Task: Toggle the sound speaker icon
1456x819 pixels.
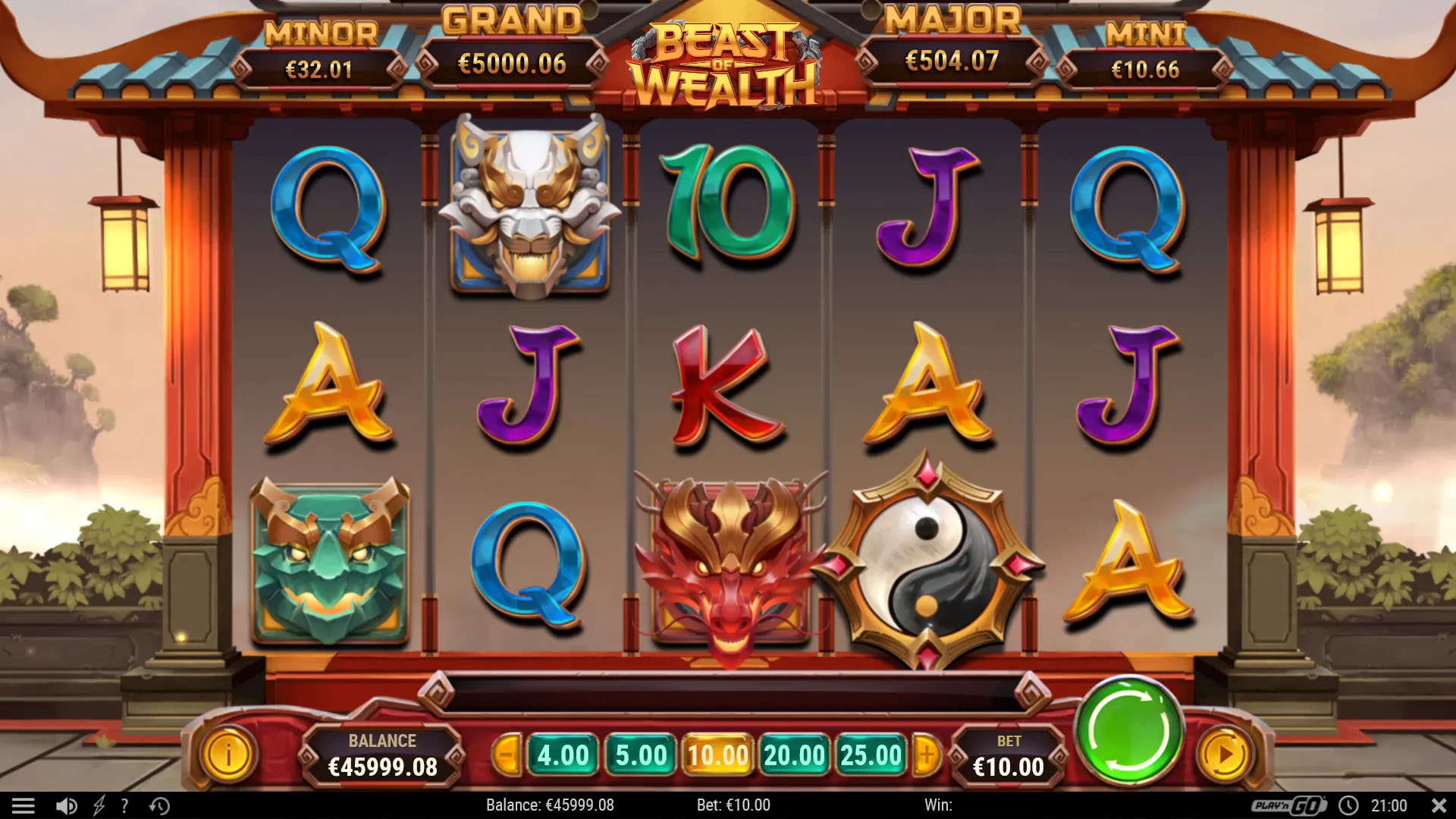Action: pos(67,805)
